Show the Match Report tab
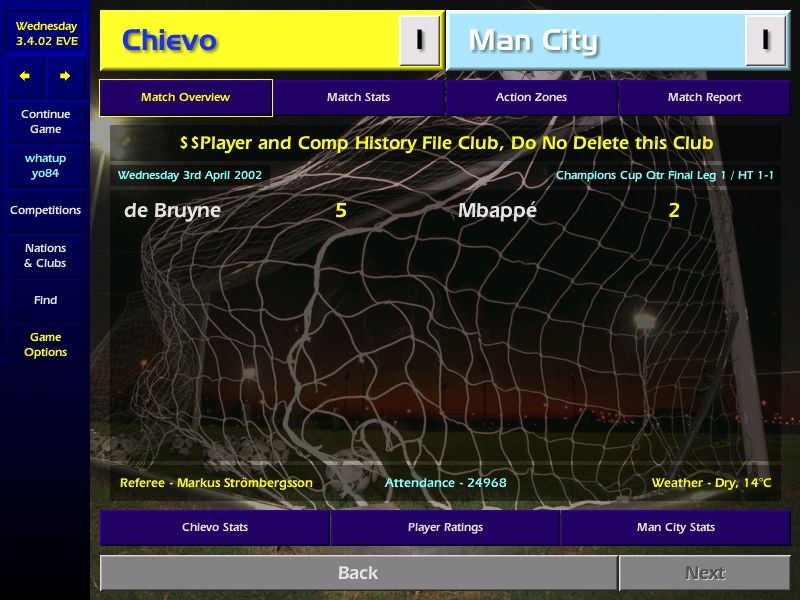The height and width of the screenshot is (600, 800). (x=704, y=98)
